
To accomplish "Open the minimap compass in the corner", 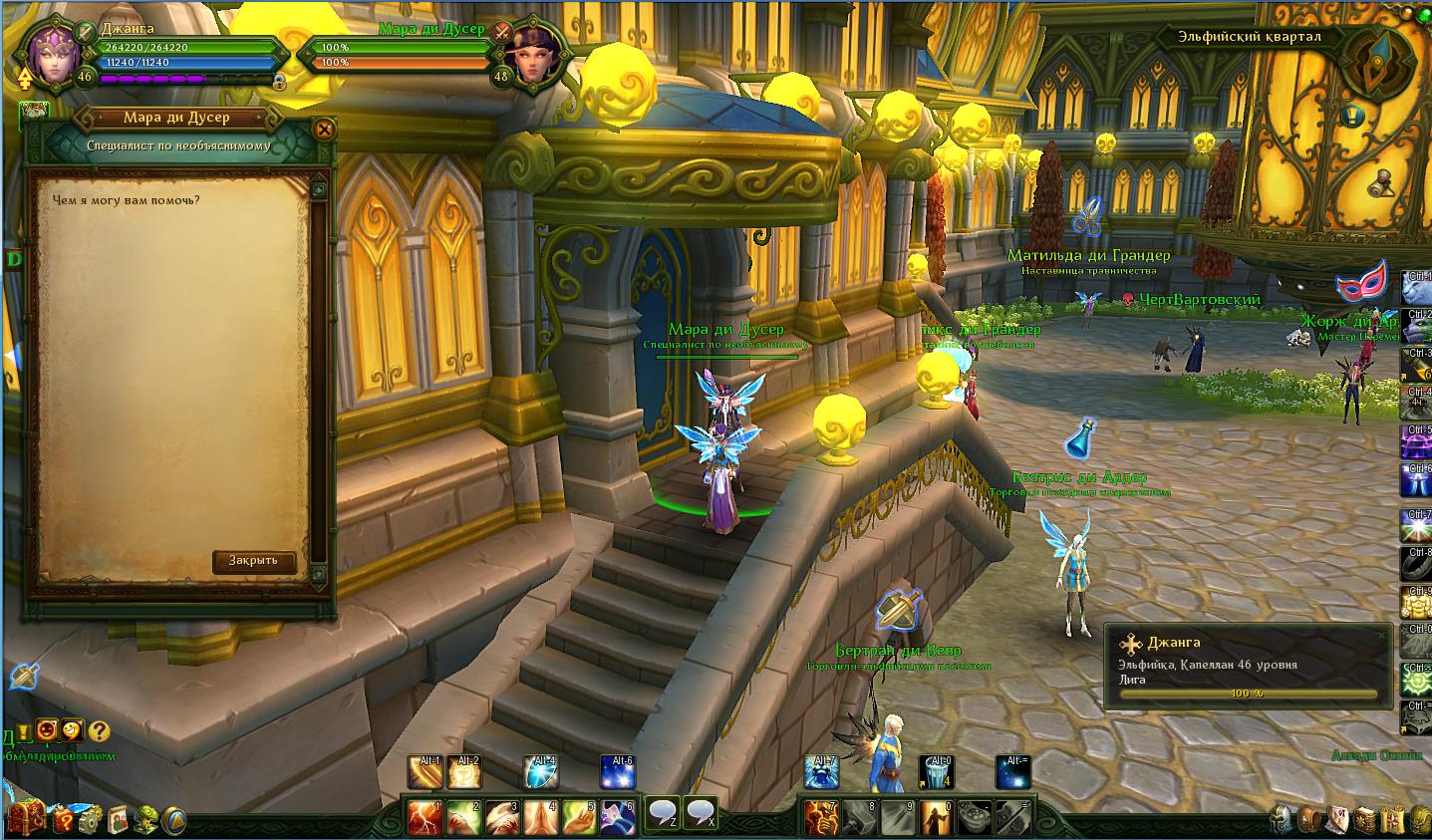I will [x=1380, y=60].
